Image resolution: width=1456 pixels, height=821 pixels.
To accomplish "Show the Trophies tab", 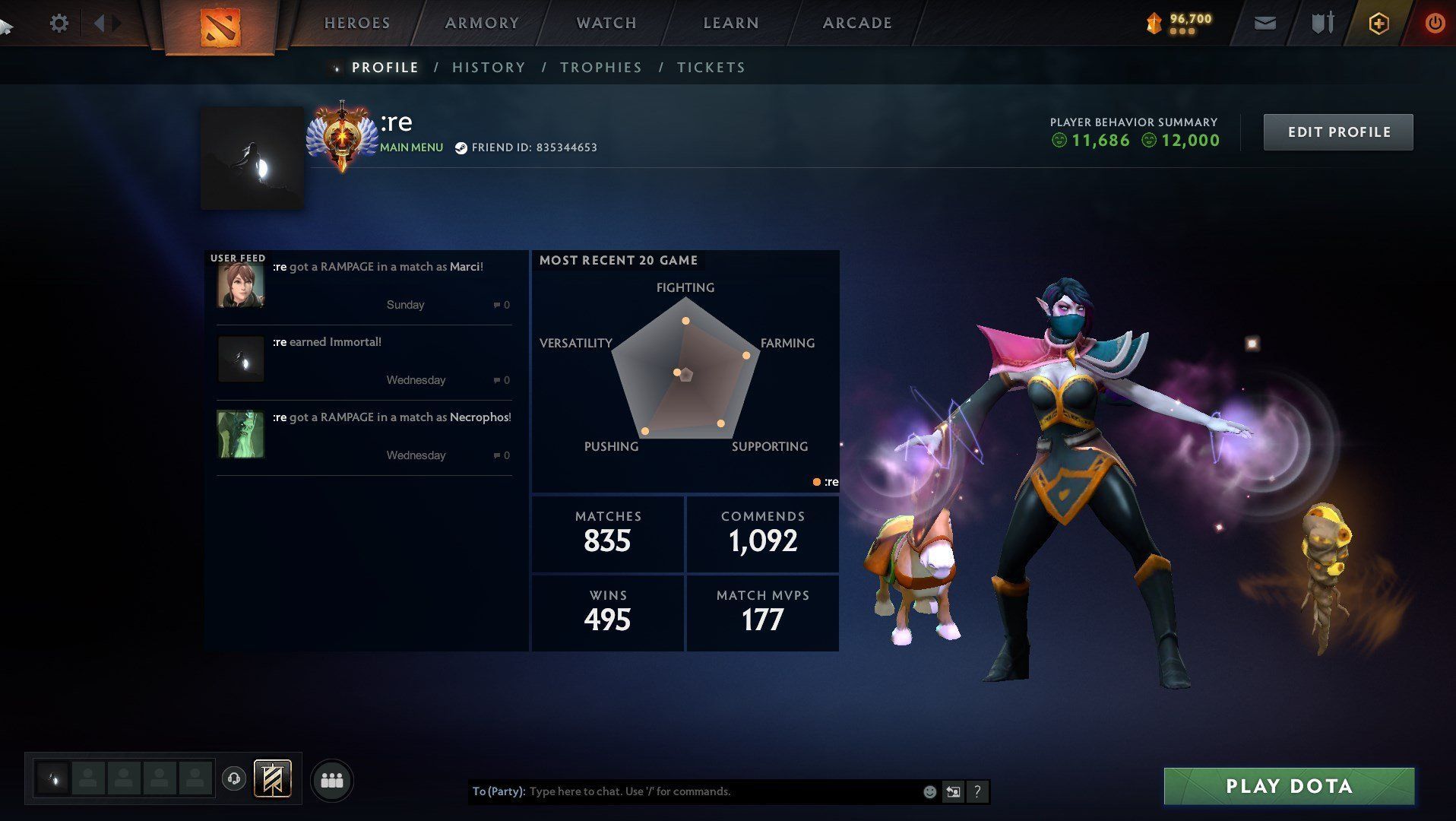I will pyautogui.click(x=601, y=68).
